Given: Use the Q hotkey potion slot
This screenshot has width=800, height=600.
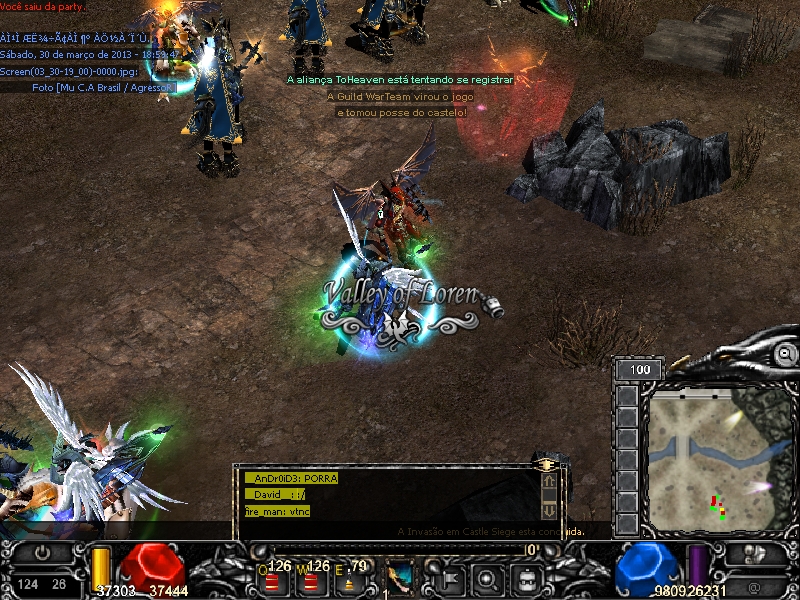Looking at the screenshot, I should click(271, 580).
